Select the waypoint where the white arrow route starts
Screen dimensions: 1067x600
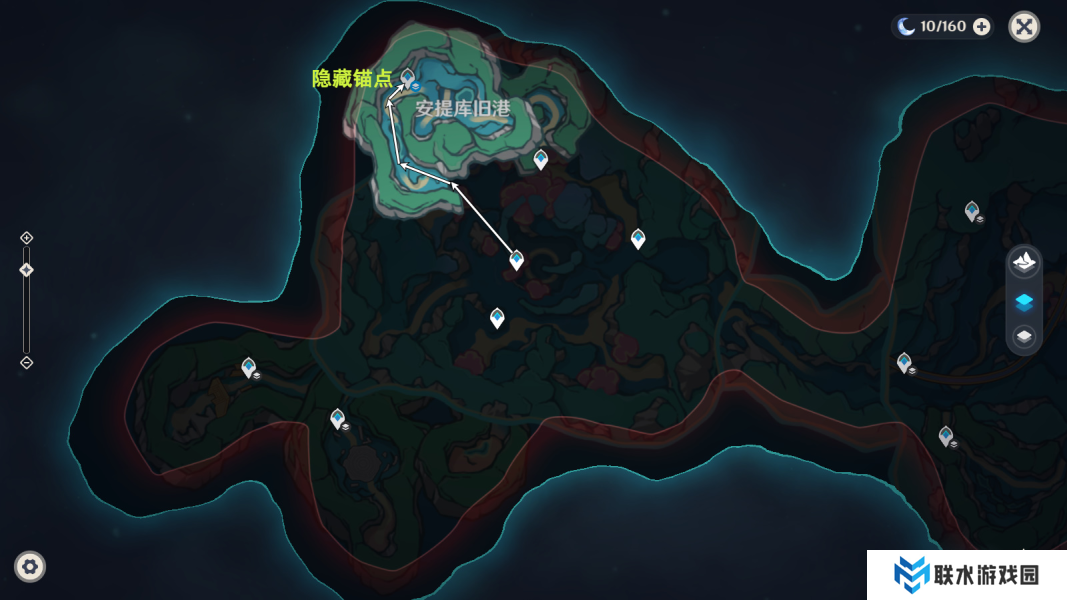(x=516, y=260)
